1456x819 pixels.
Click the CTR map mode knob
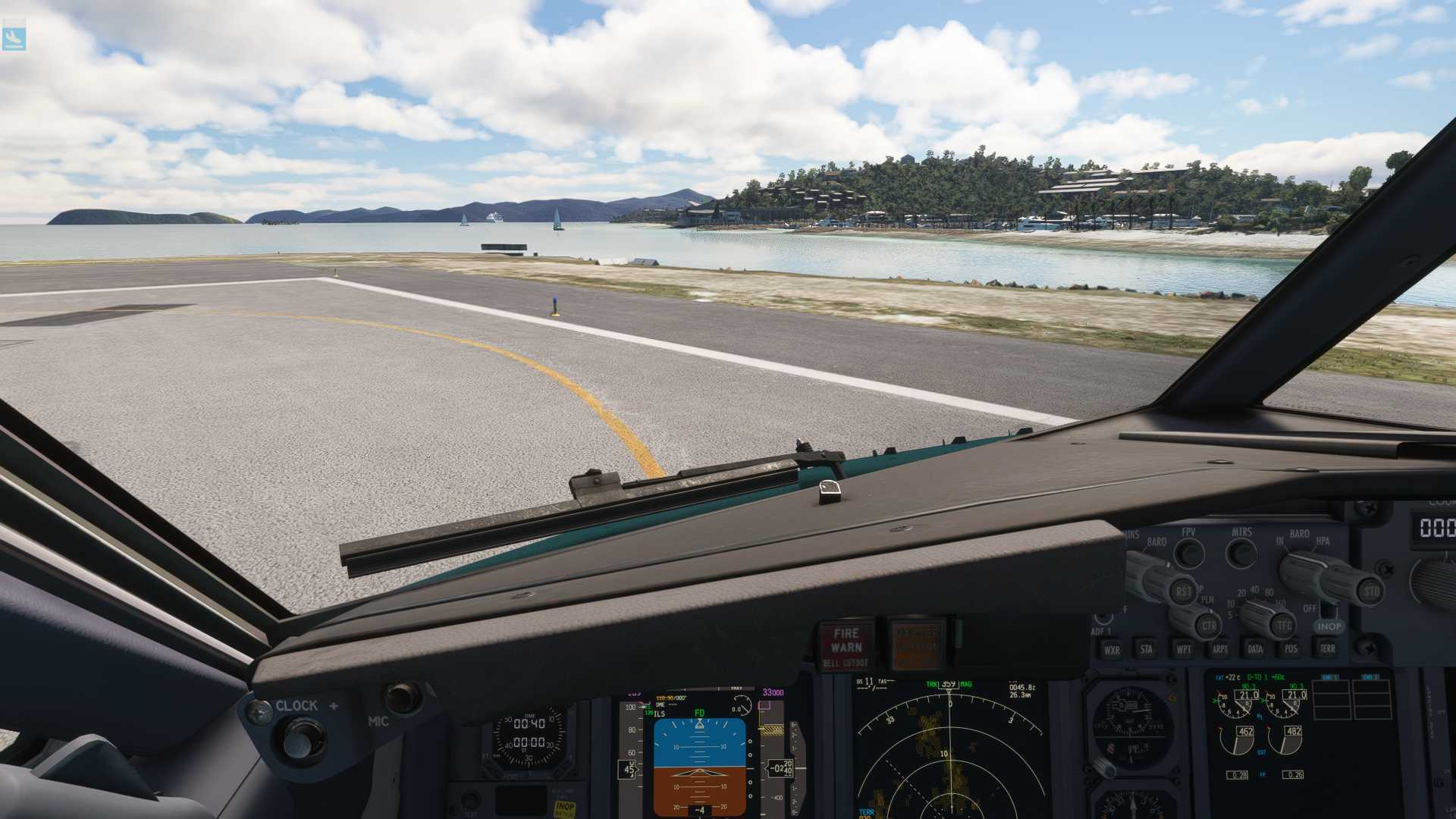pos(1208,626)
